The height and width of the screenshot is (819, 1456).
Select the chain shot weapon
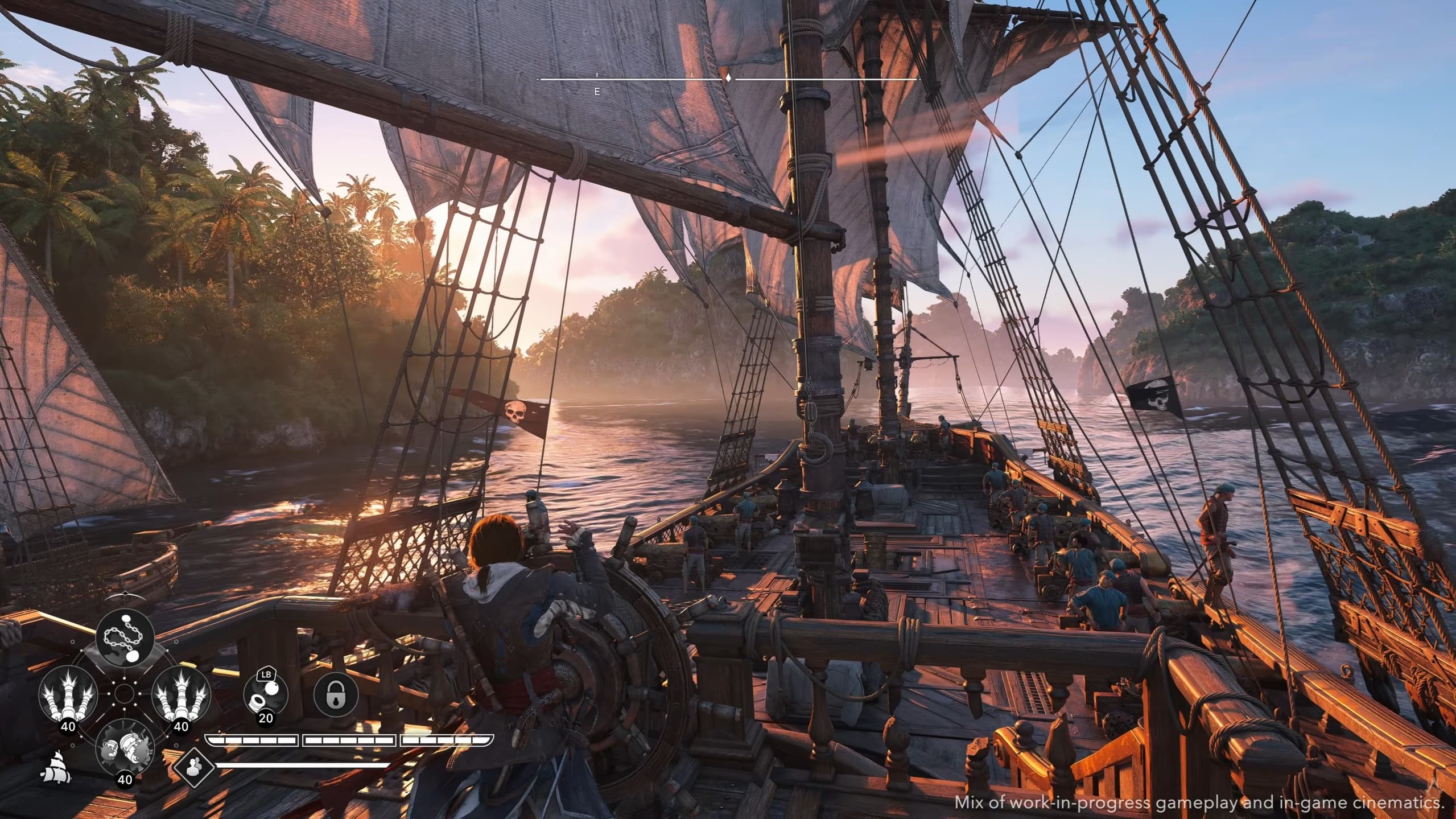125,636
